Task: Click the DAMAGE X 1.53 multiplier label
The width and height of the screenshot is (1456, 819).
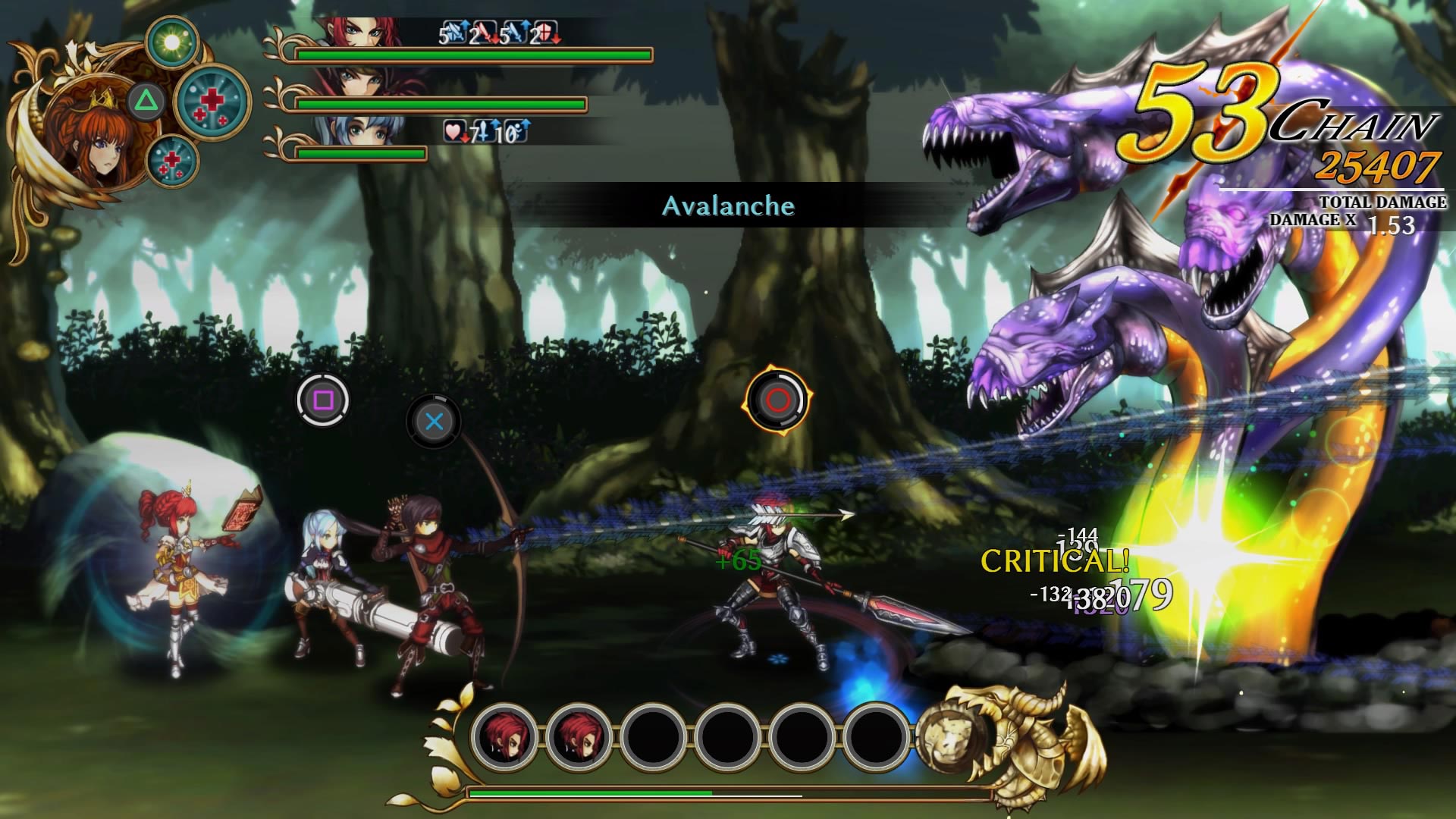Action: coord(1357,222)
